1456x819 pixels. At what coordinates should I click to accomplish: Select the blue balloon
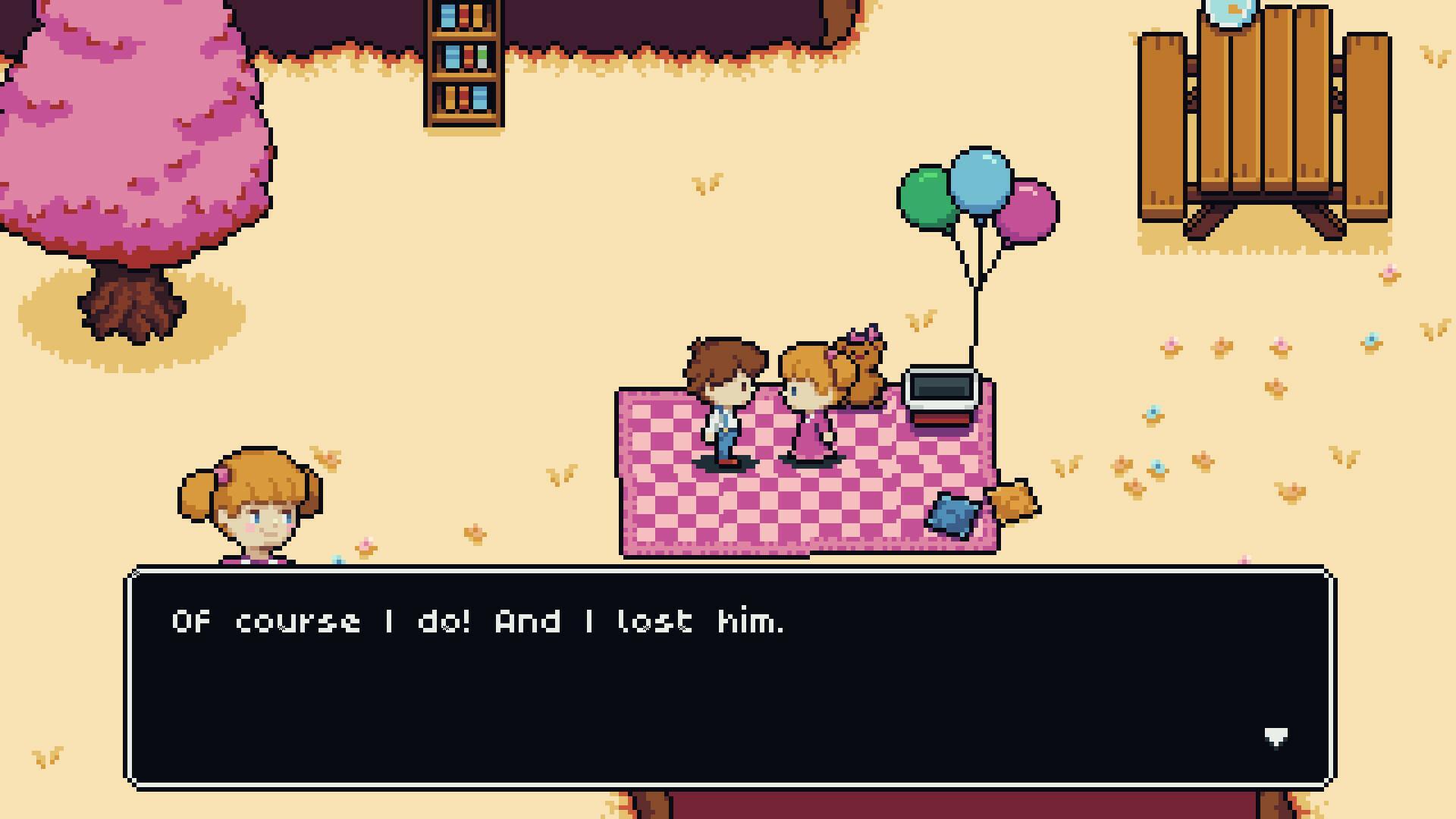coord(978,180)
